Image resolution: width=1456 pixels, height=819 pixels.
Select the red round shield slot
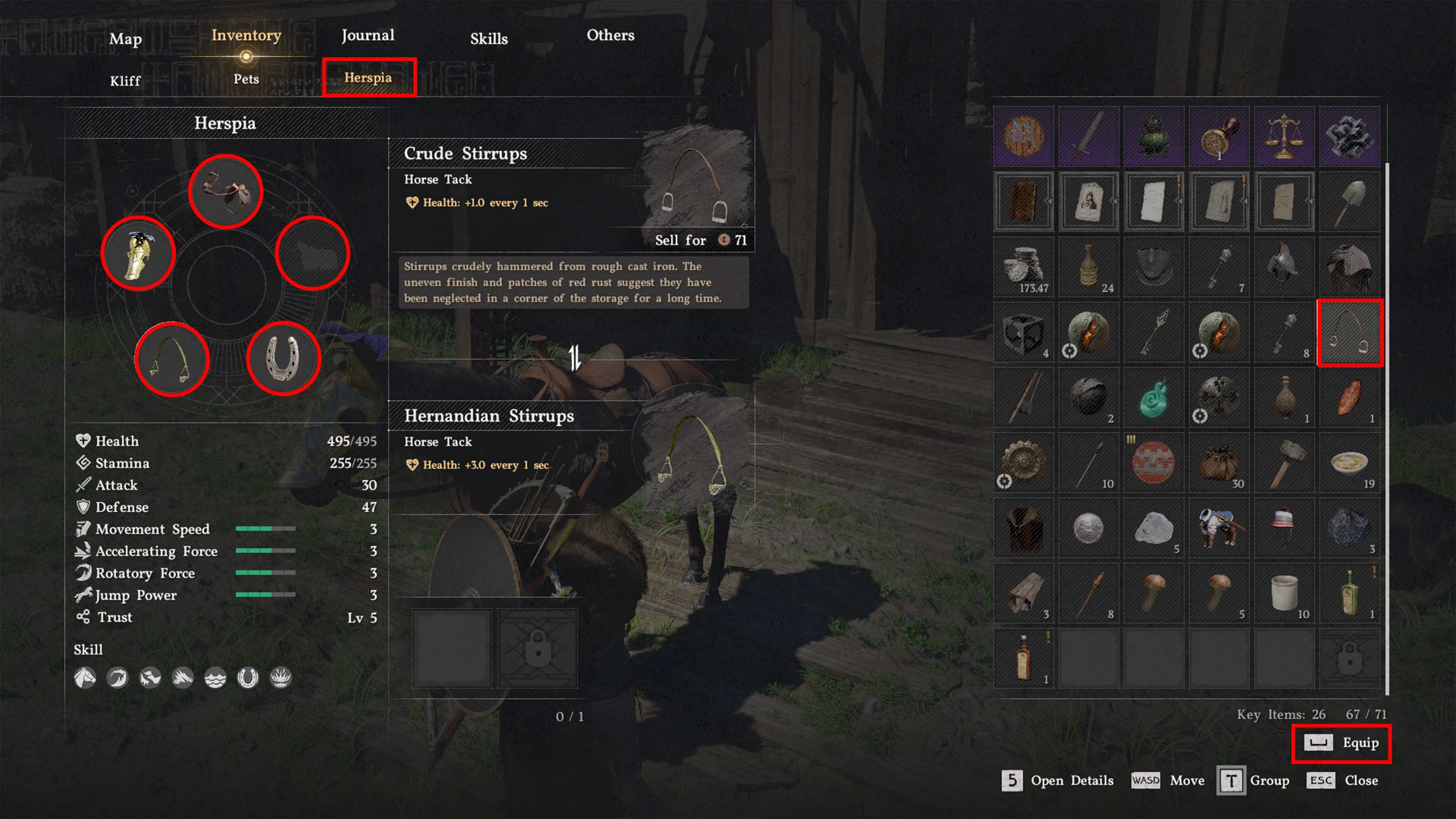(1153, 463)
